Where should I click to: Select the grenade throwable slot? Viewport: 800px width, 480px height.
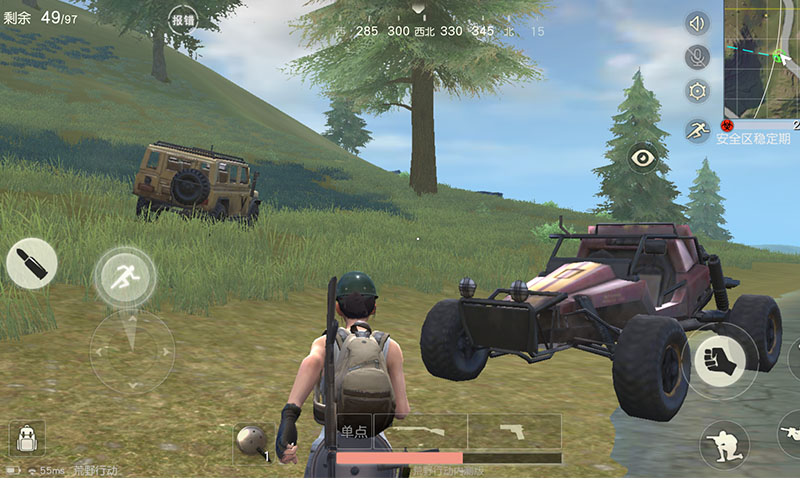click(250, 441)
